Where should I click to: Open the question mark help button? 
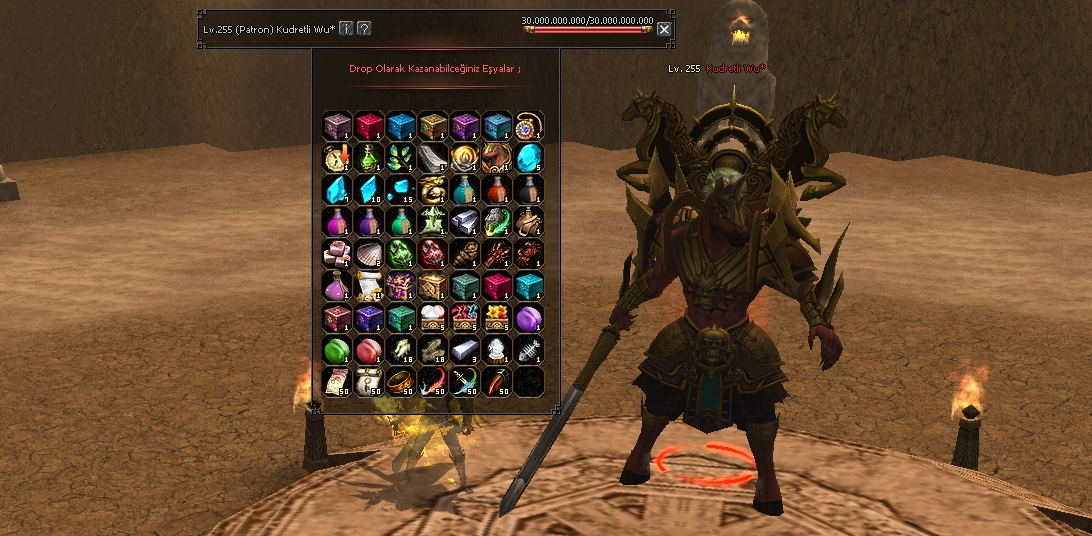364,28
